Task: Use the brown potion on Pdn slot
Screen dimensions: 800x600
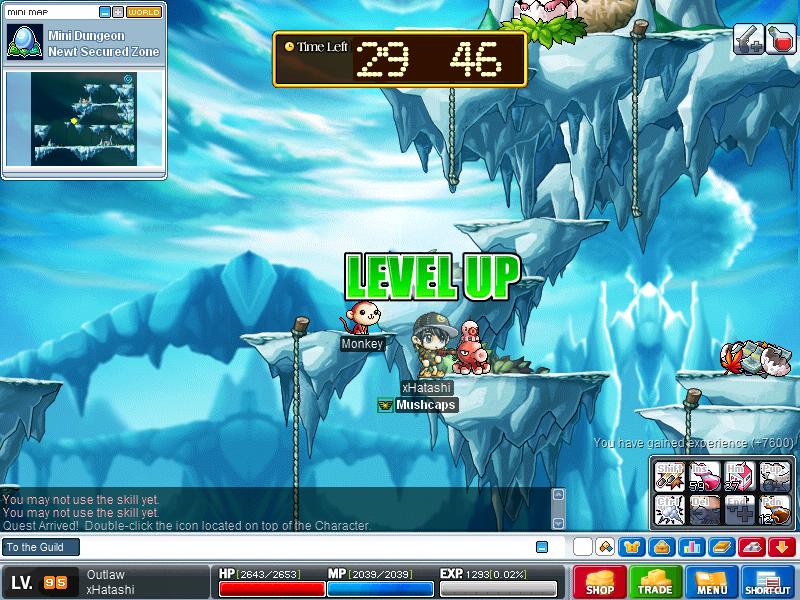Action: pyautogui.click(x=774, y=509)
